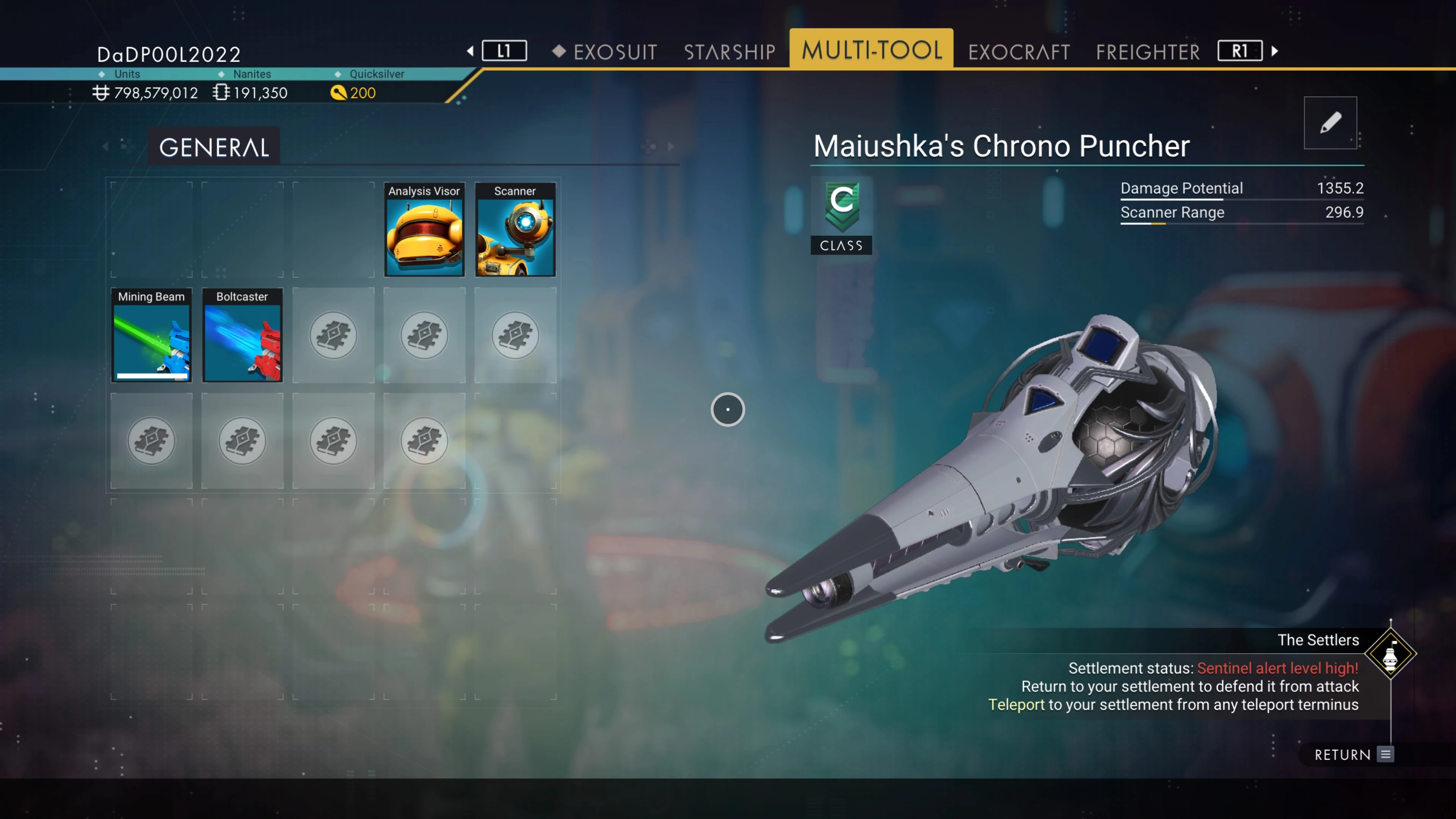1456x819 pixels.
Task: Pick the Boltcaster weapon slot
Action: (x=243, y=335)
